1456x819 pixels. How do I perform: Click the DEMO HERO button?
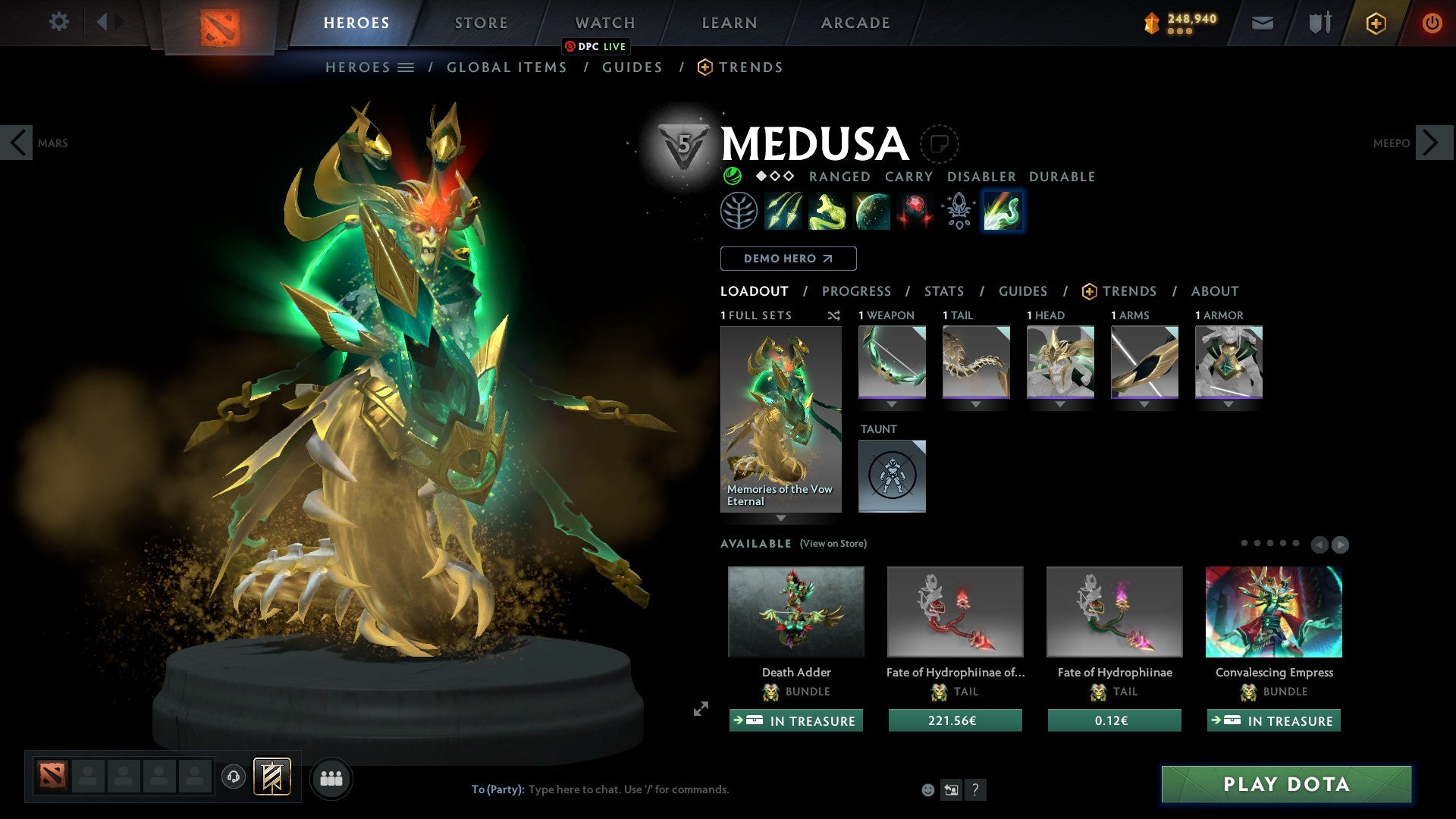[787, 259]
